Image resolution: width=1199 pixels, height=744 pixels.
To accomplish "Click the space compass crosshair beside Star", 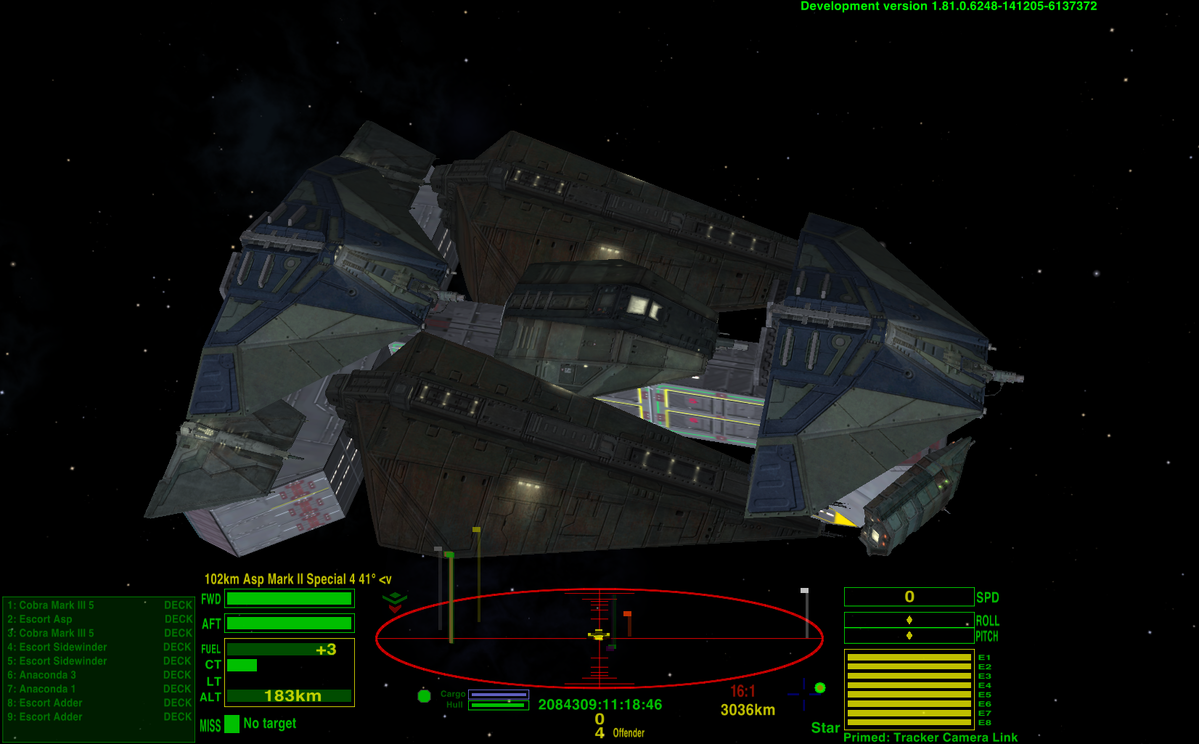I will 803,691.
